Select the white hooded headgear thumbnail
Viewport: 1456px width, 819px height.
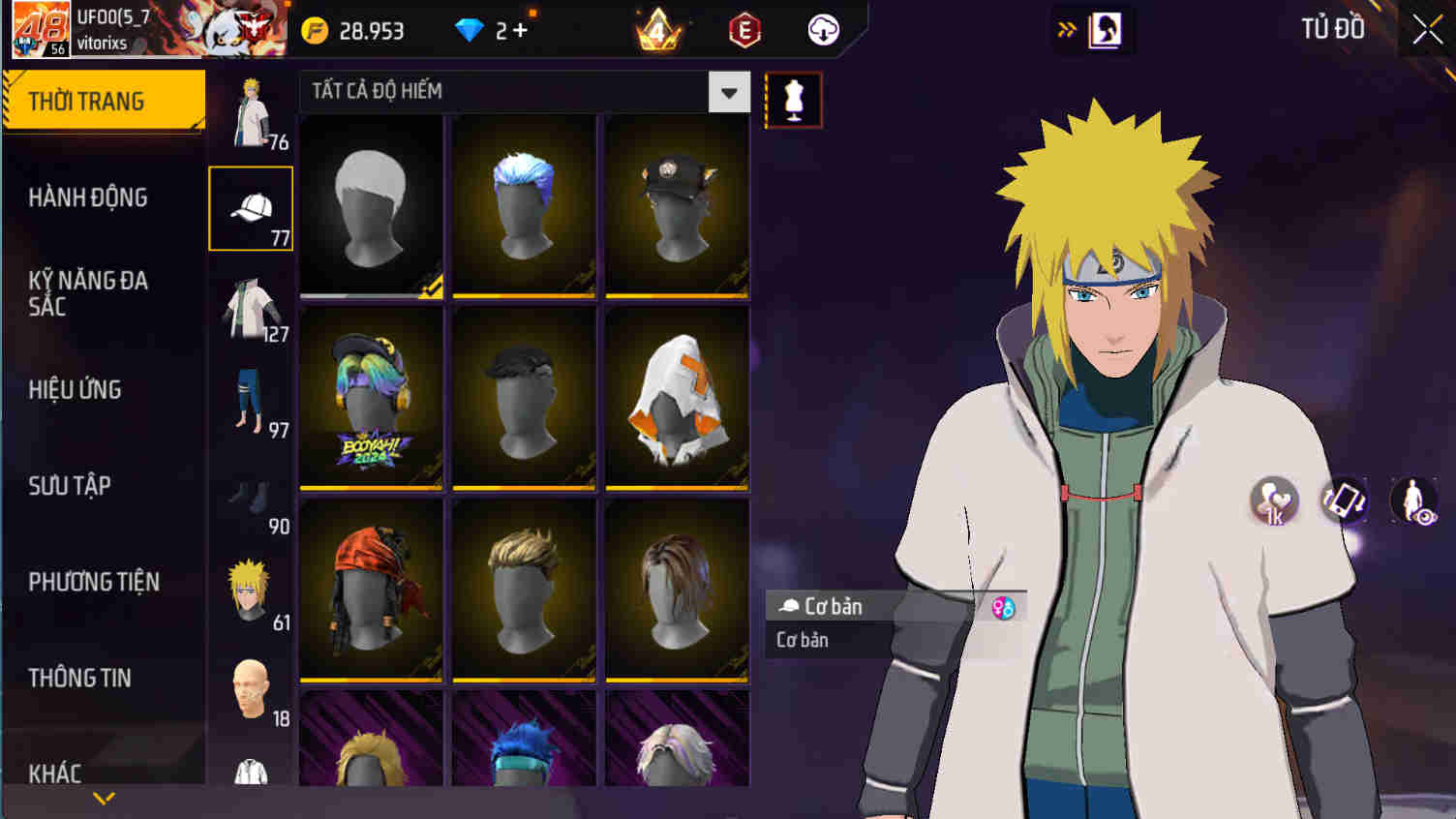click(x=677, y=397)
